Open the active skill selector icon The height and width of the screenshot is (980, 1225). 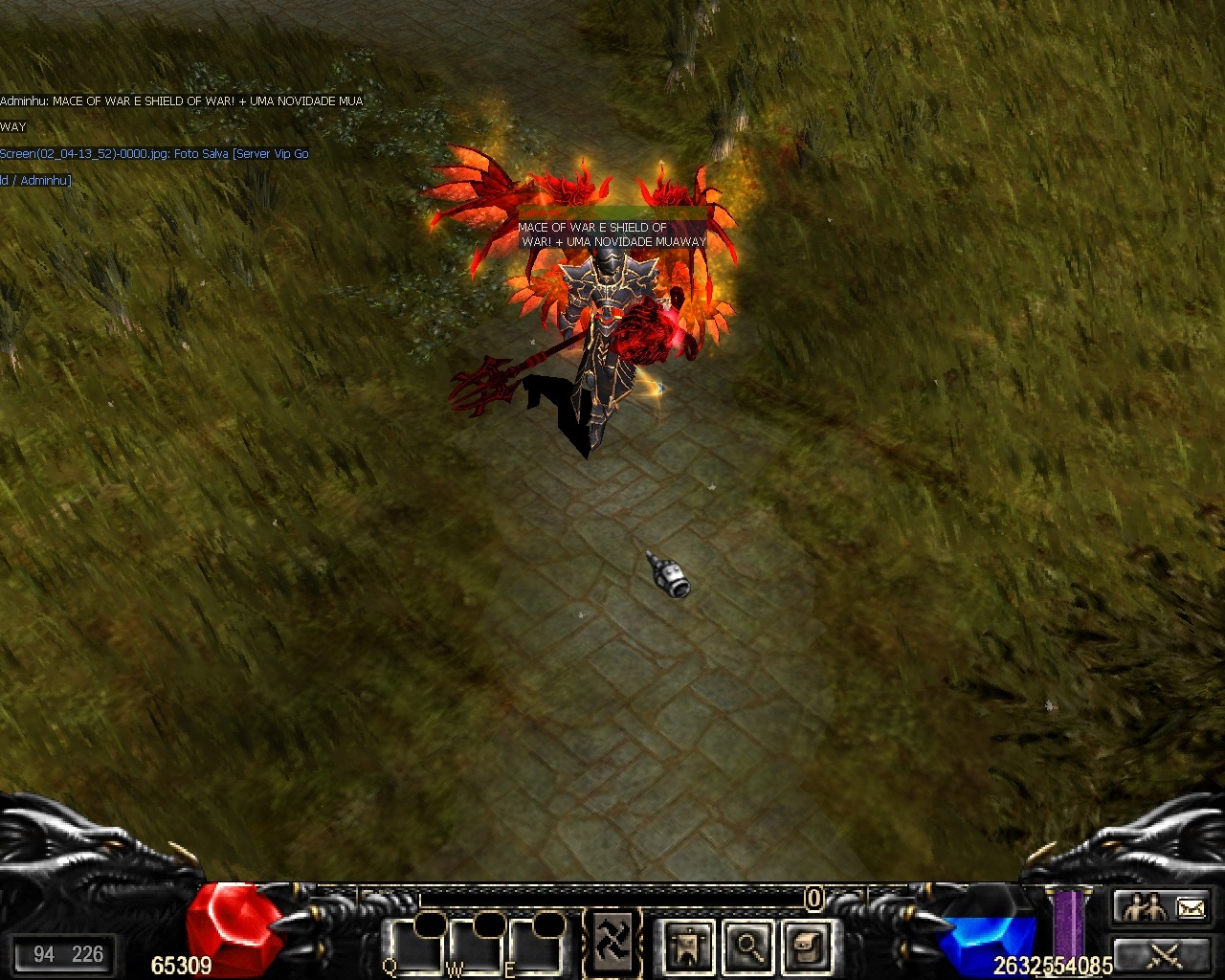612,943
